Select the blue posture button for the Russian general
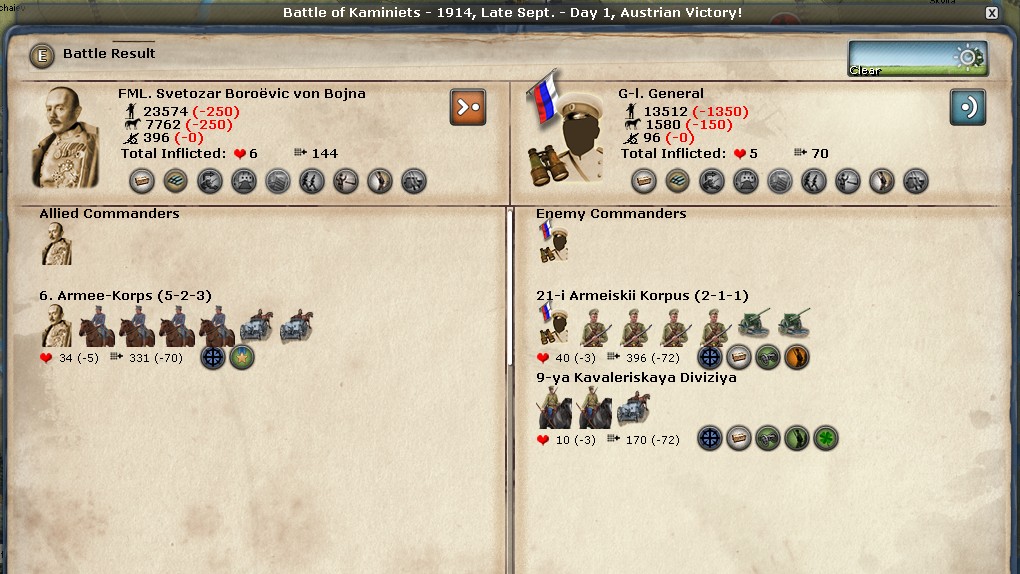Image resolution: width=1020 pixels, height=574 pixels. click(x=967, y=107)
